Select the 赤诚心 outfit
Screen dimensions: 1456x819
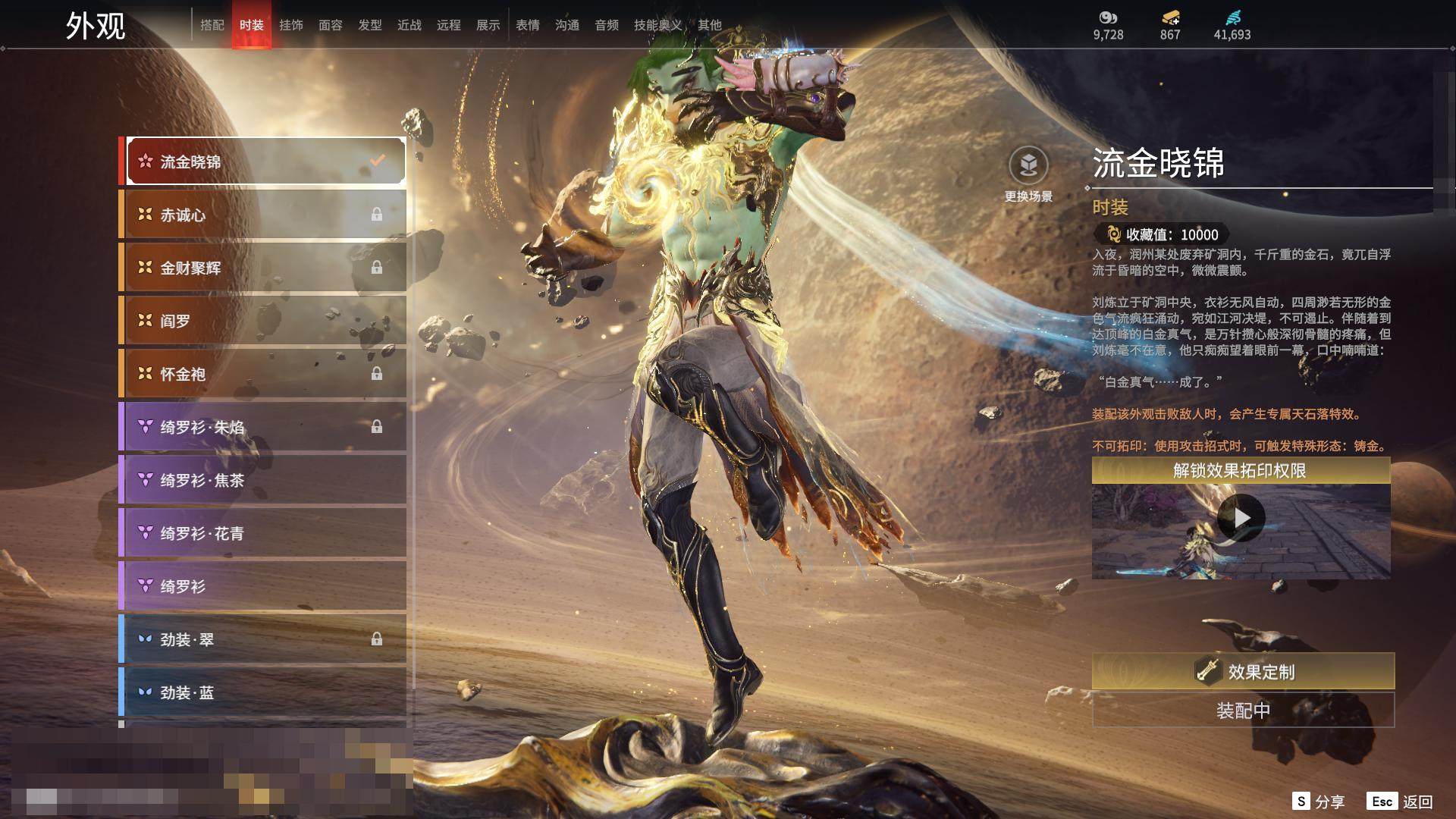[263, 215]
